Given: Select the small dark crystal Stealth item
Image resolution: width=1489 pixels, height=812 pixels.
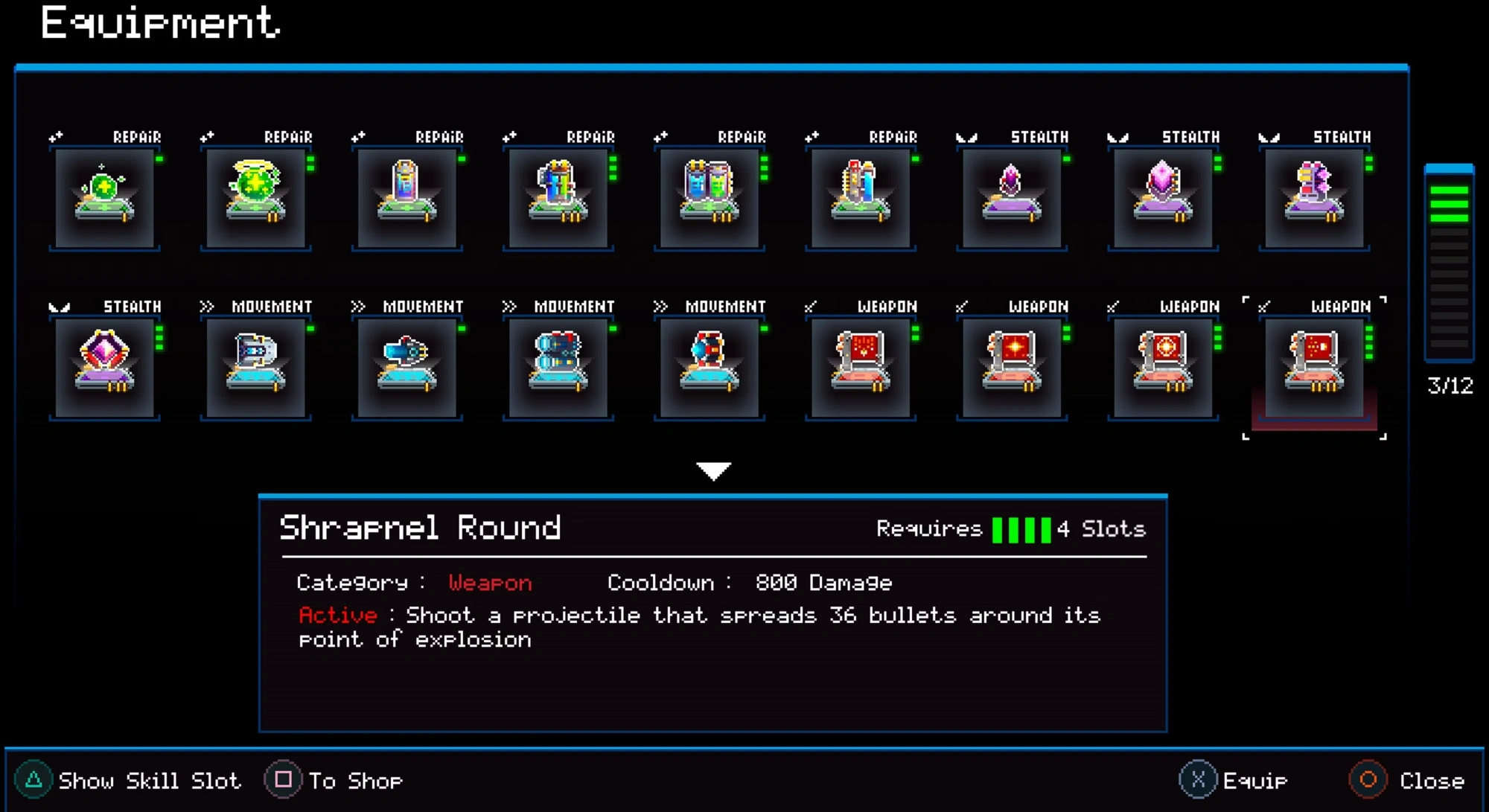Looking at the screenshot, I should pyautogui.click(x=1011, y=198).
